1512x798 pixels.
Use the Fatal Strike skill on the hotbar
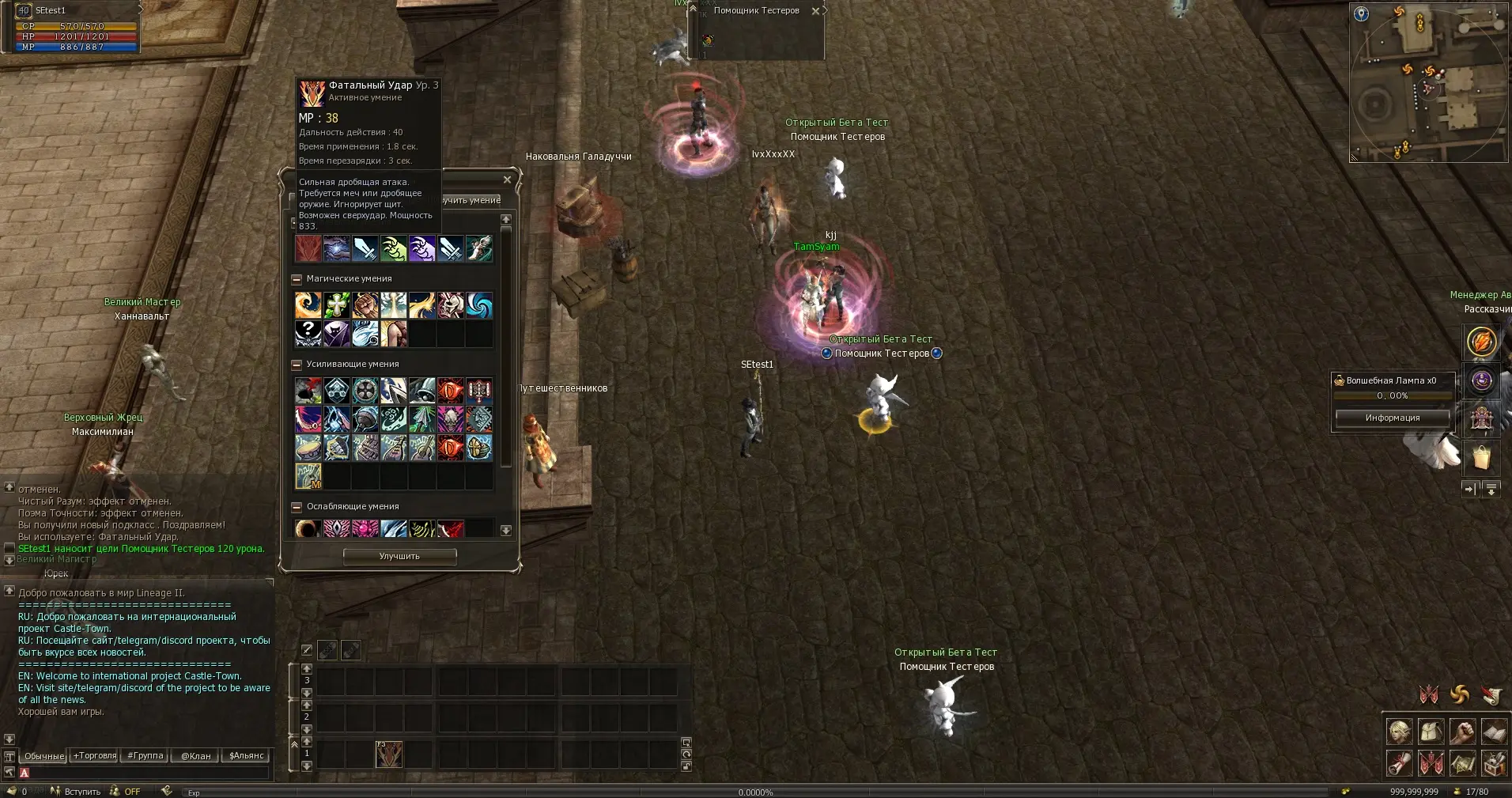388,755
